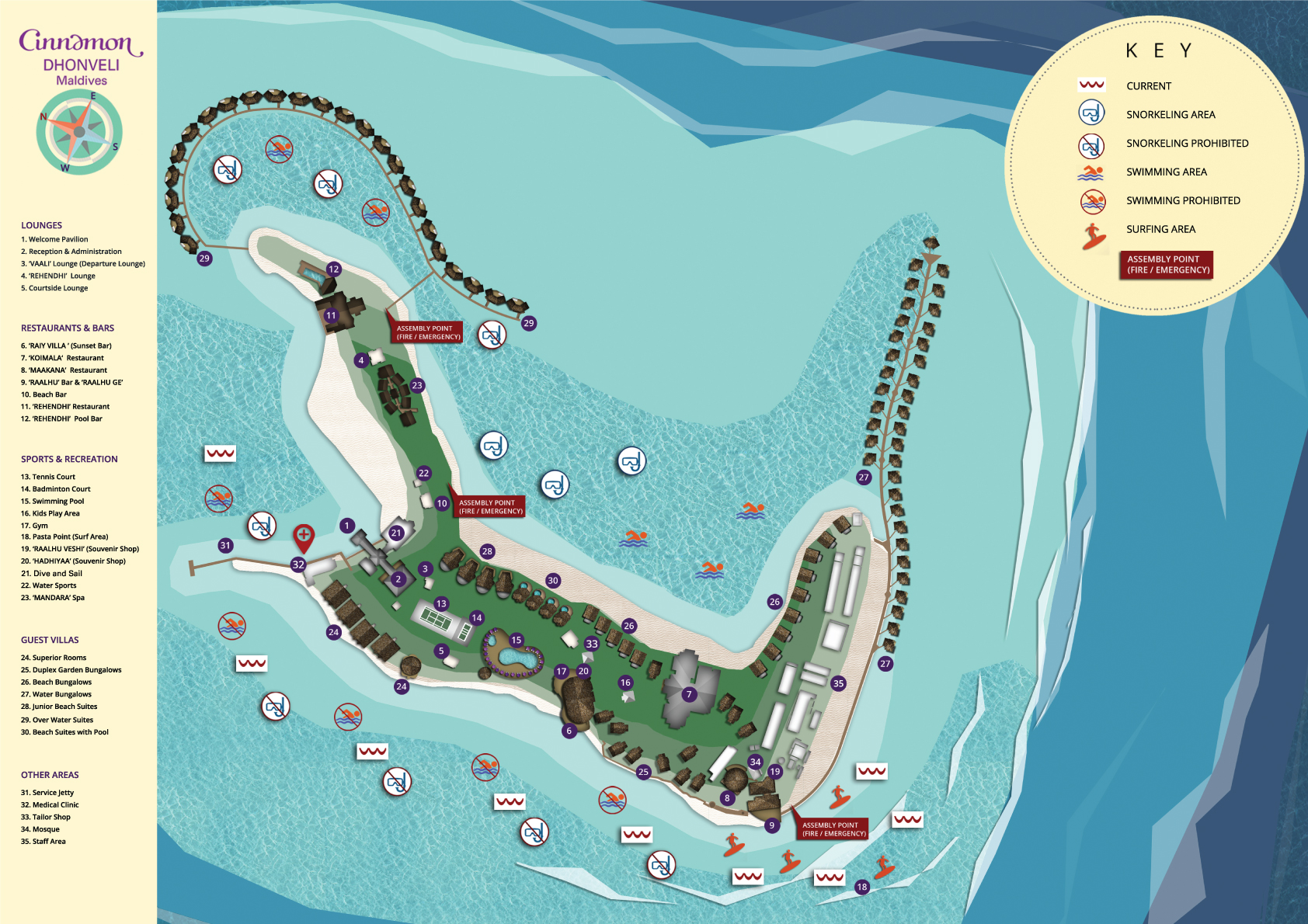Viewport: 1308px width, 924px height.
Task: Select the Beach Bar marker numbered 10
Action: tap(442, 503)
